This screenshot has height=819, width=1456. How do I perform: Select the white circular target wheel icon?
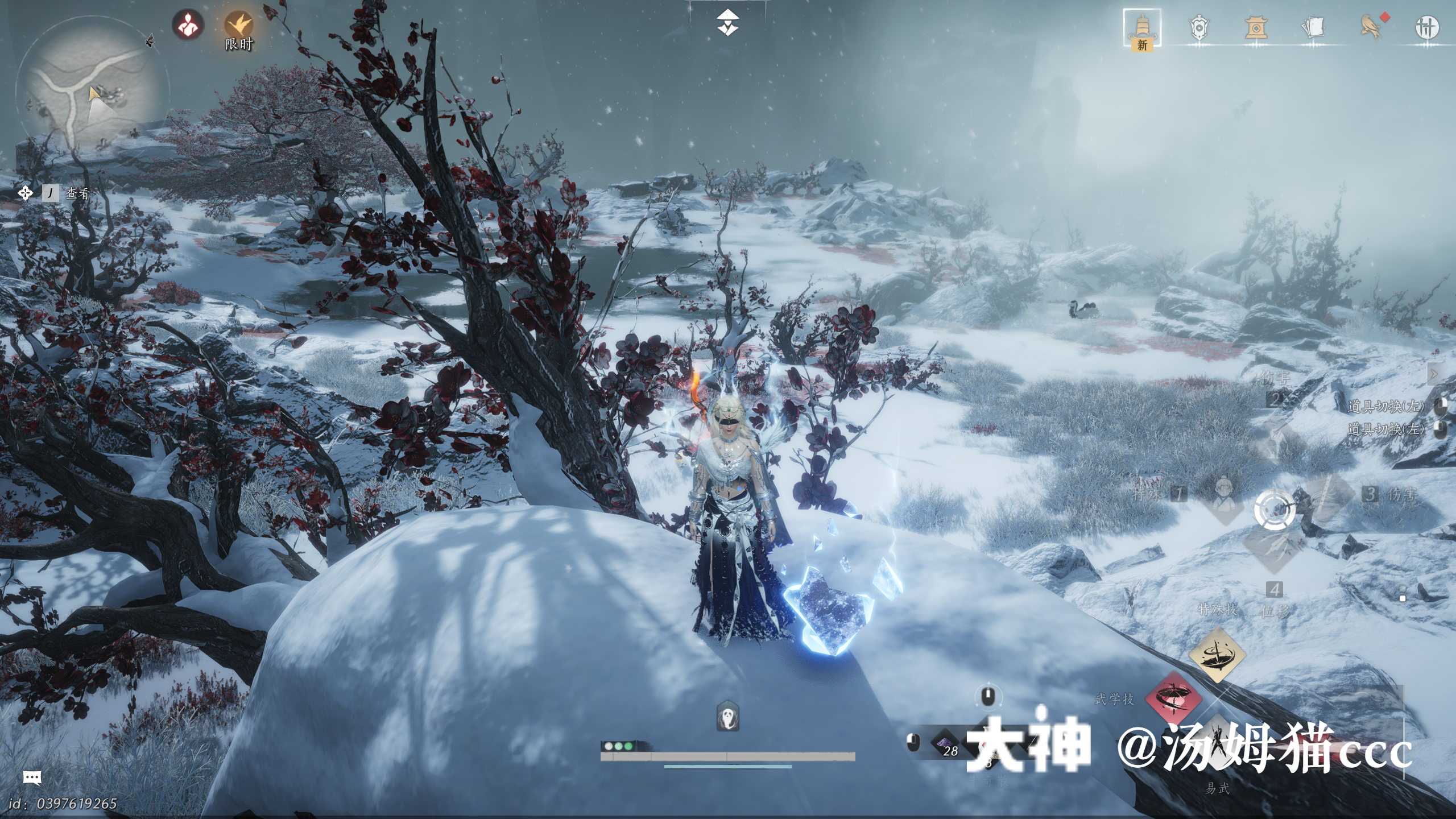point(1274,510)
